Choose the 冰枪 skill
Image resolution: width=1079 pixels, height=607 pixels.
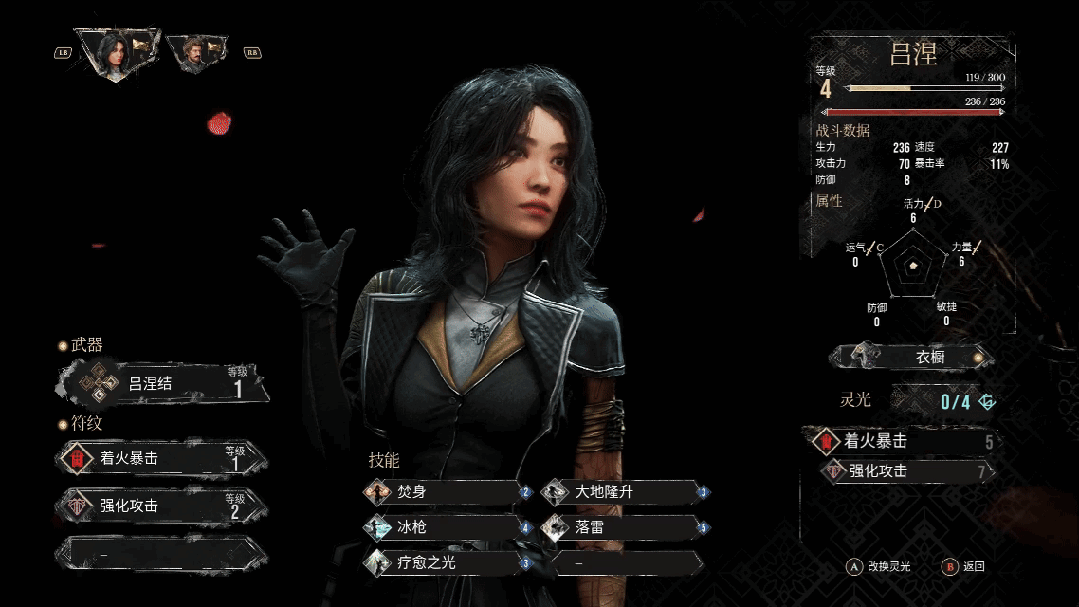click(446, 527)
